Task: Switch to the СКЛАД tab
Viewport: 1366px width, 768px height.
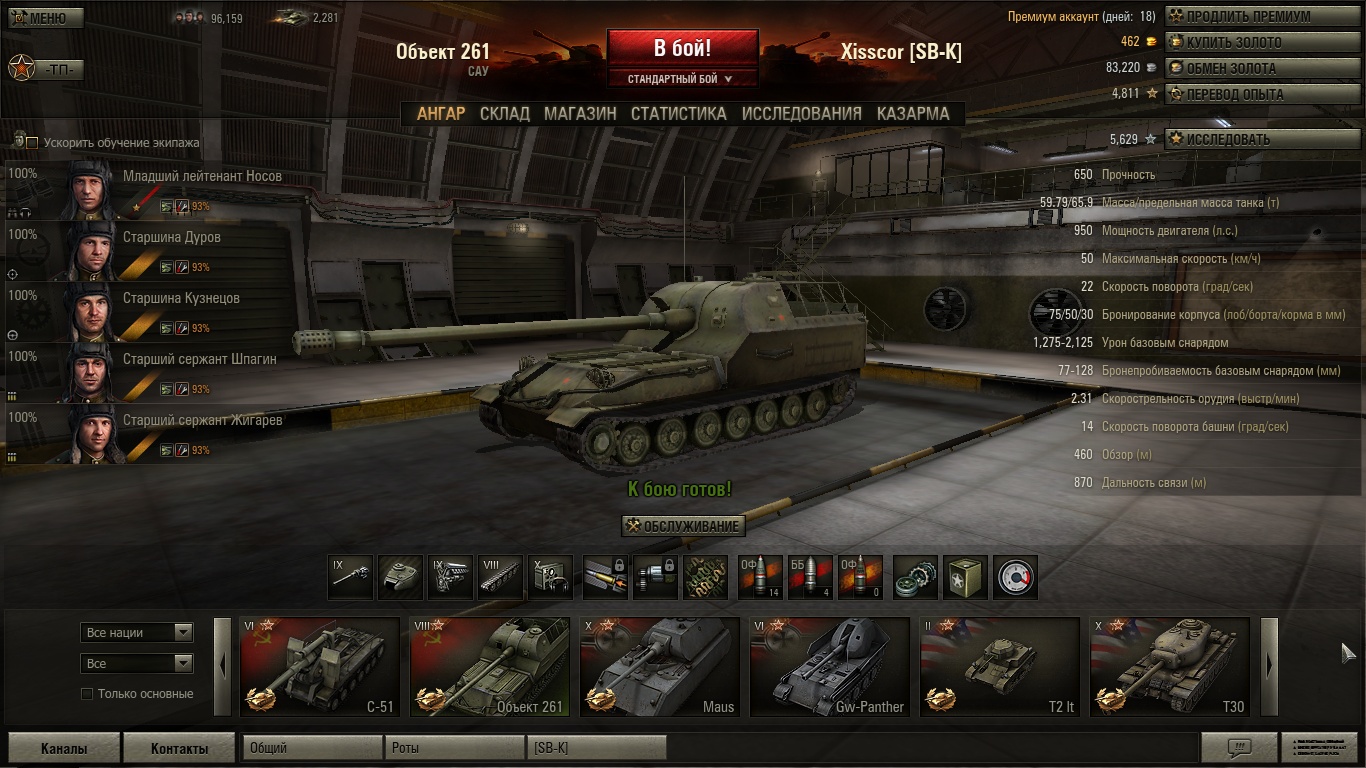Action: [504, 114]
